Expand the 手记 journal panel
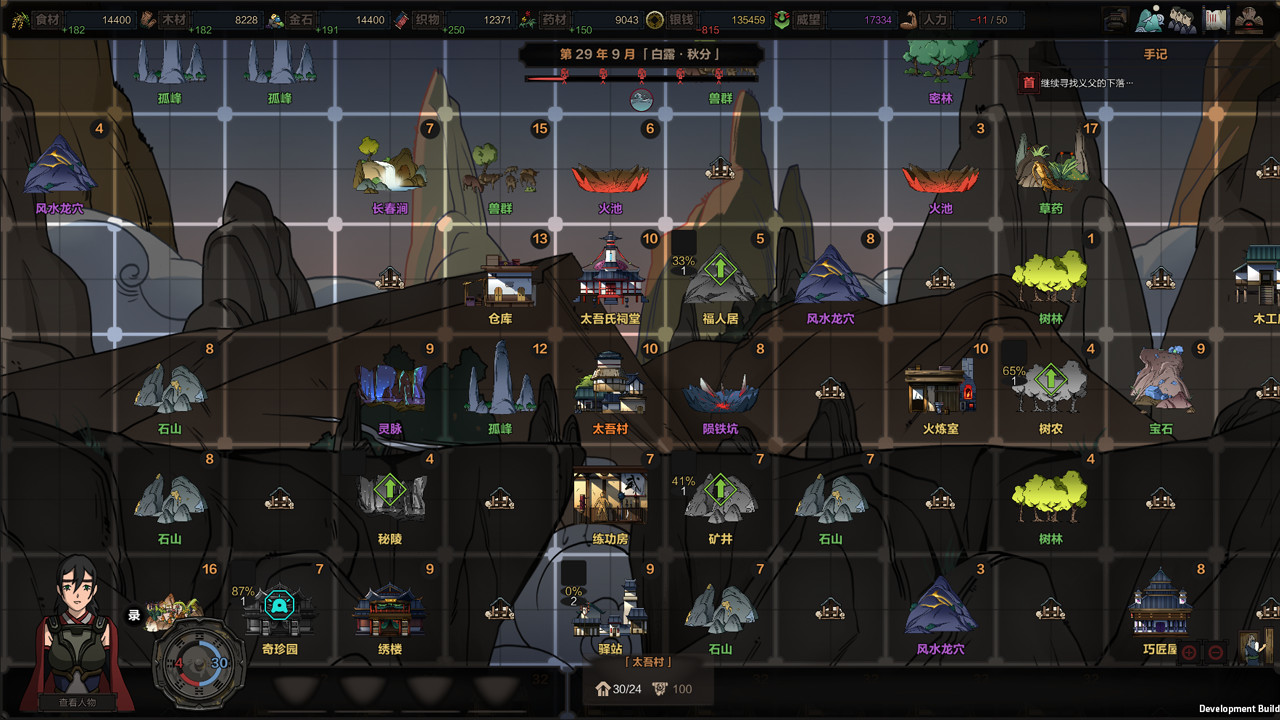Image resolution: width=1280 pixels, height=720 pixels. pos(1155,54)
